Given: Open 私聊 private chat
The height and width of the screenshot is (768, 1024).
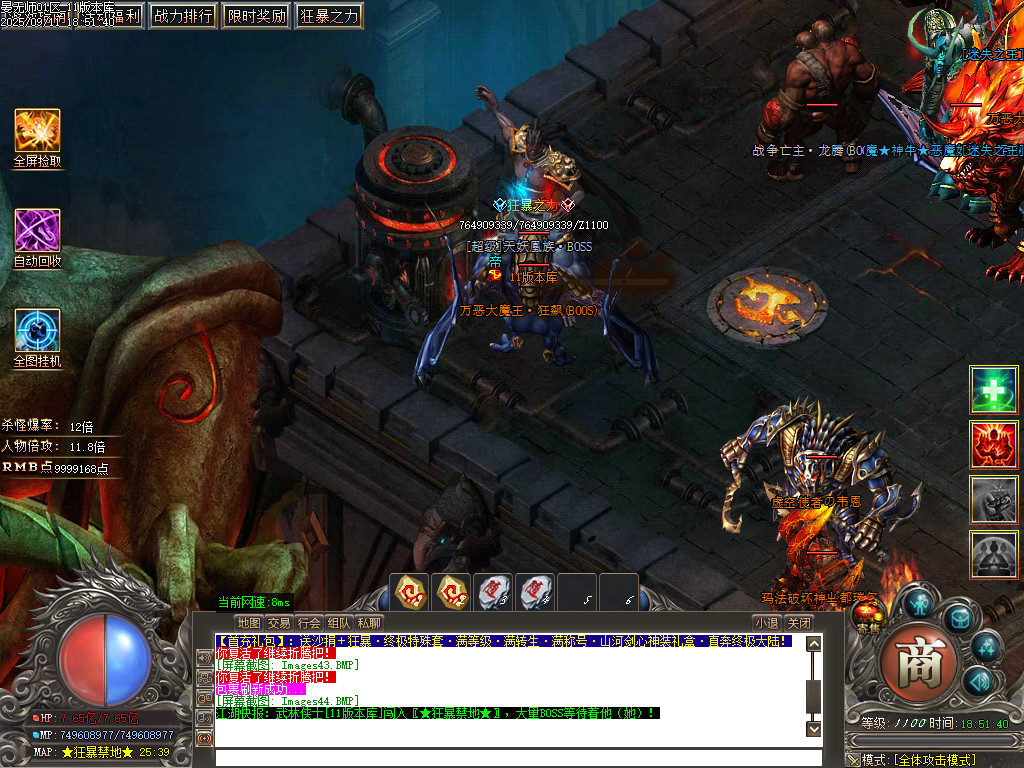Looking at the screenshot, I should pos(370,623).
